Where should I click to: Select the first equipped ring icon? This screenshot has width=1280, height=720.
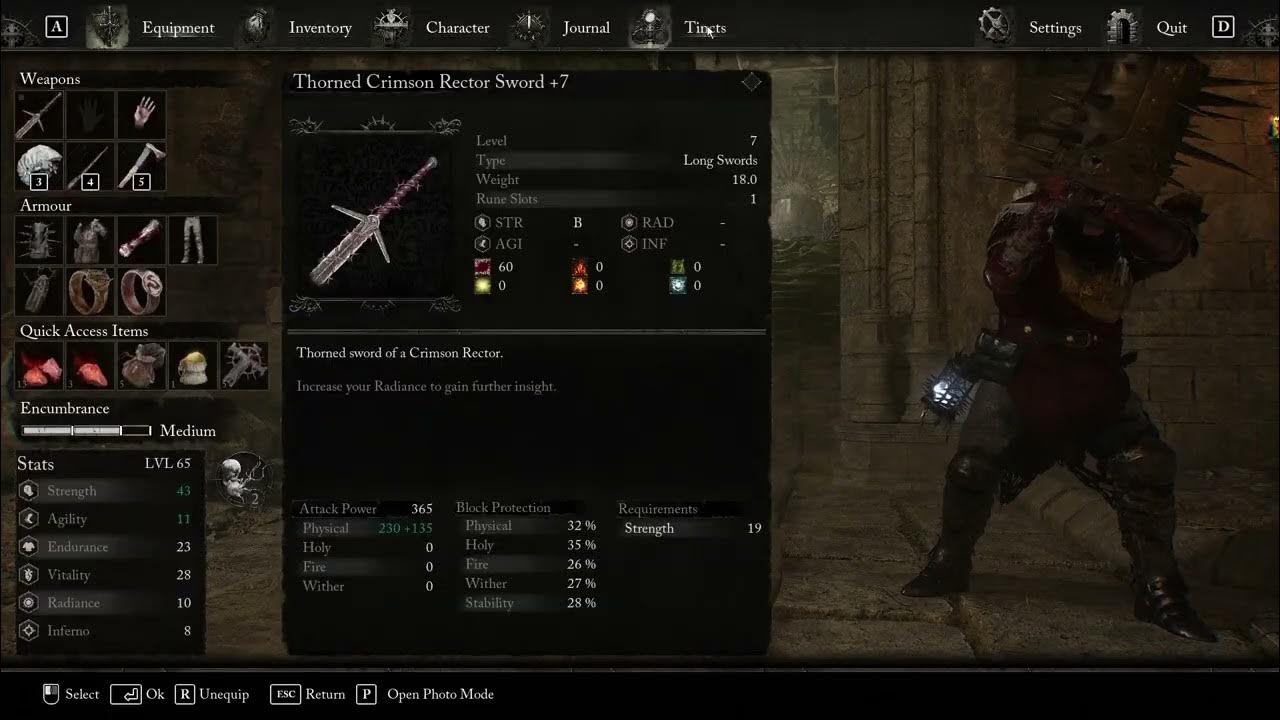pyautogui.click(x=89, y=291)
